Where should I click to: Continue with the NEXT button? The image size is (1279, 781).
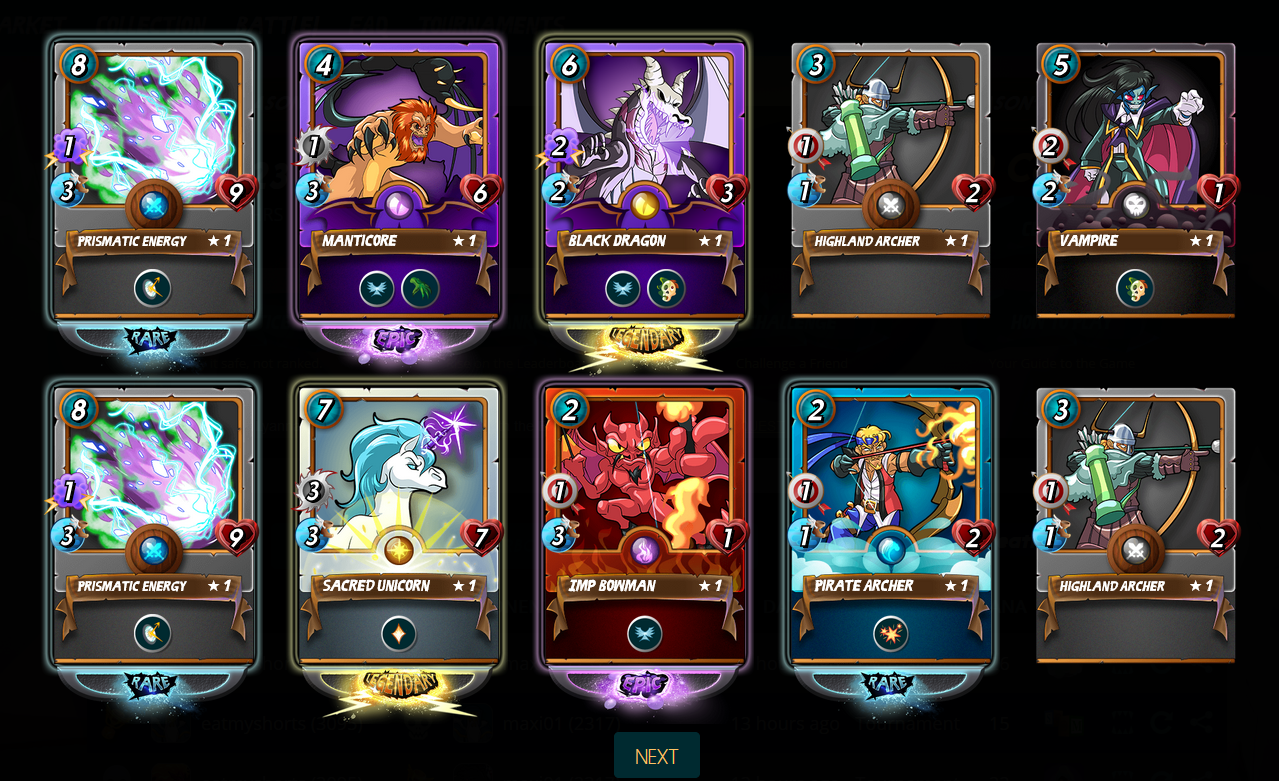point(656,756)
